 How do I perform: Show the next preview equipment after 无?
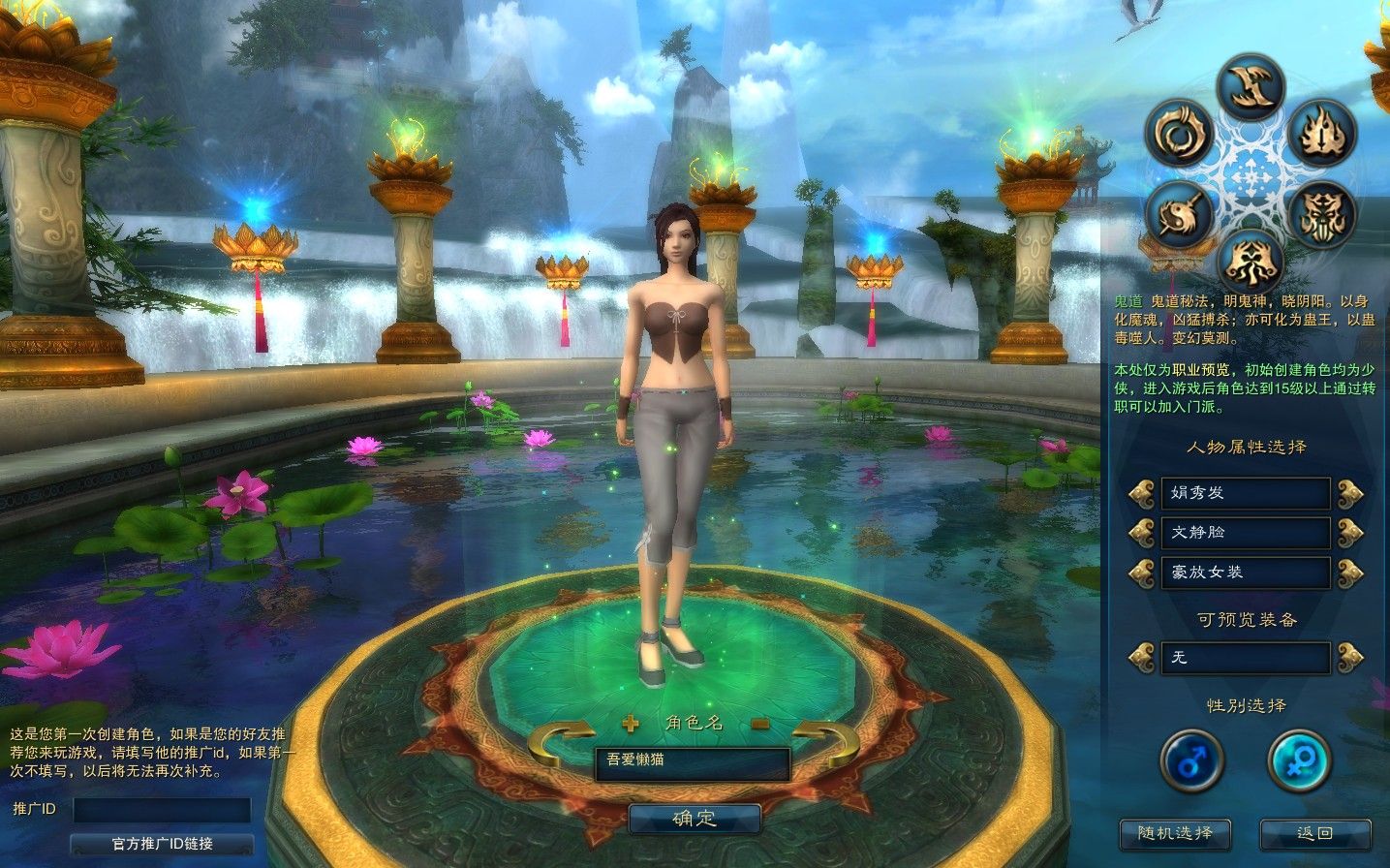click(x=1350, y=658)
